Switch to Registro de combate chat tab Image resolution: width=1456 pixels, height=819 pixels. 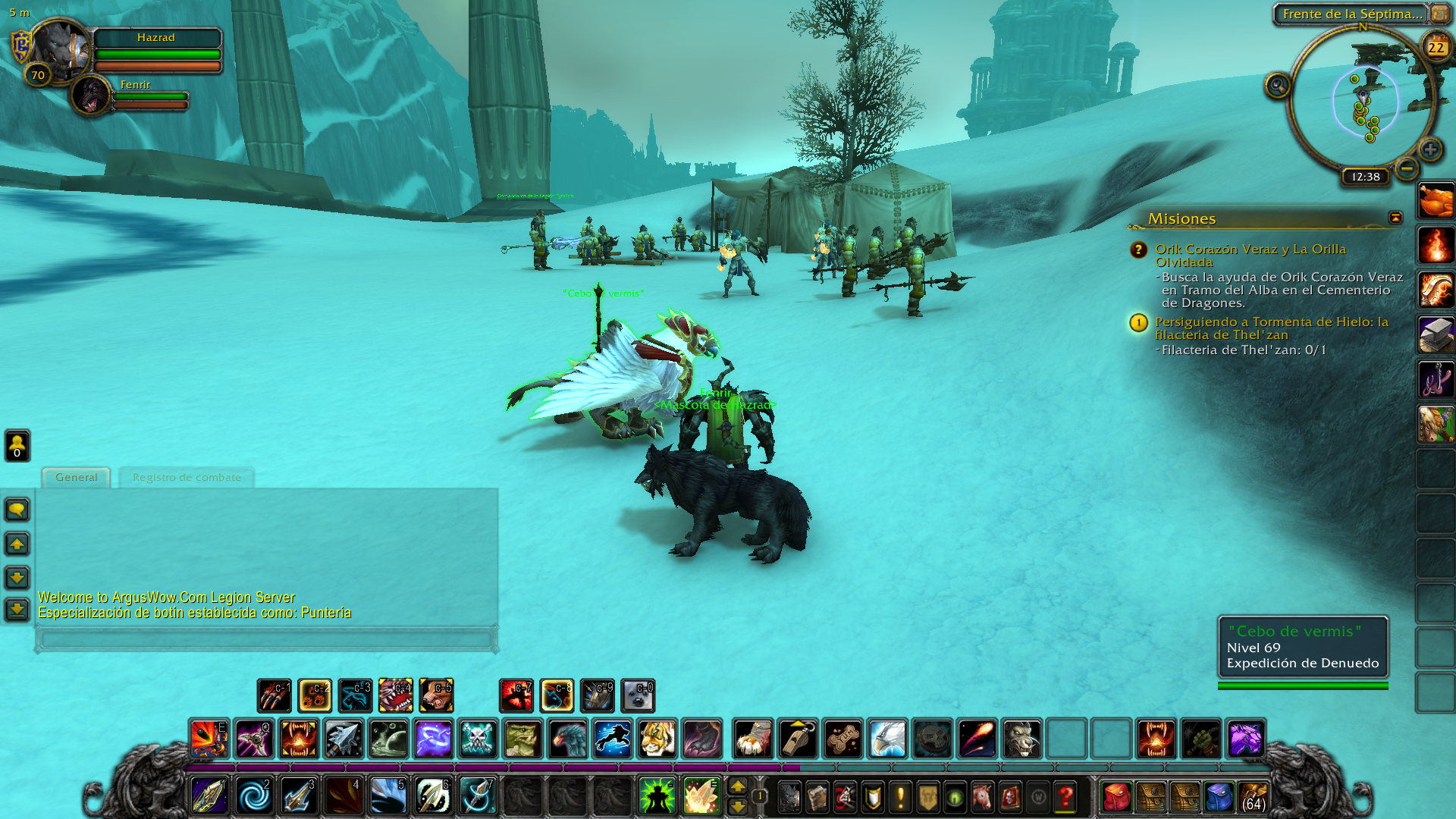click(x=187, y=477)
